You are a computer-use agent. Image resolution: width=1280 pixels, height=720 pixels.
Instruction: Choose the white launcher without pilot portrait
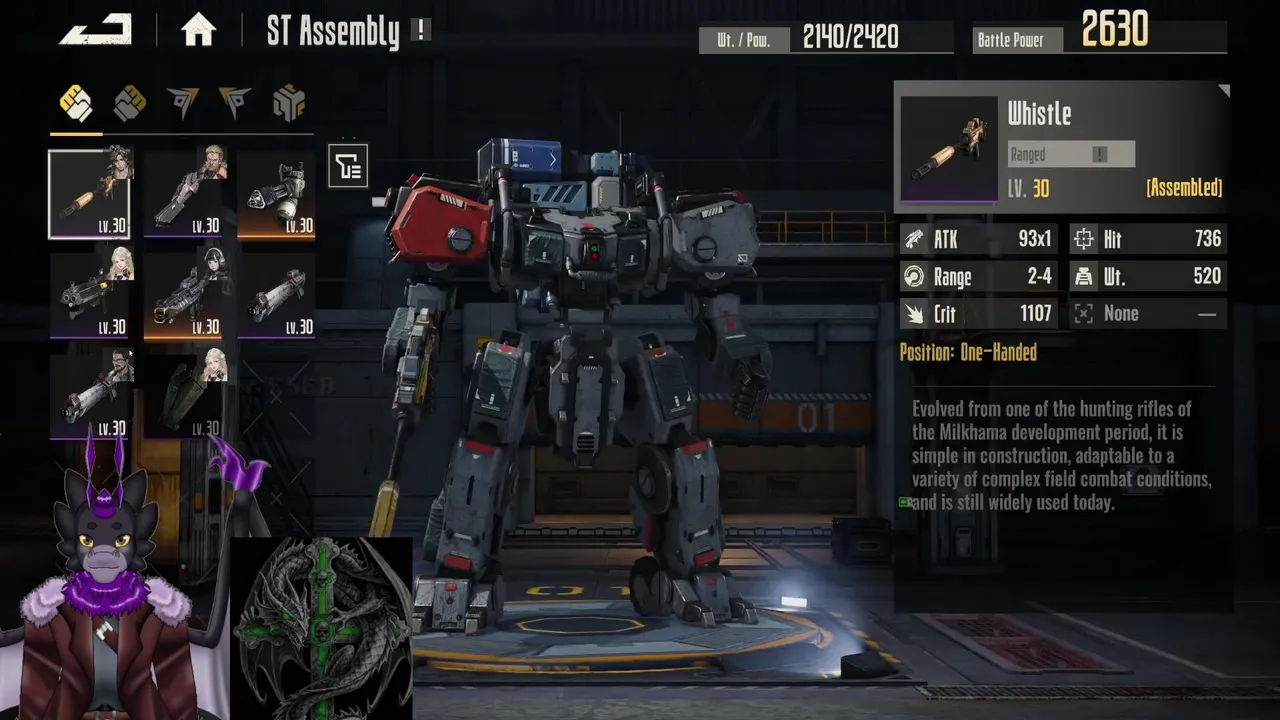277,295
